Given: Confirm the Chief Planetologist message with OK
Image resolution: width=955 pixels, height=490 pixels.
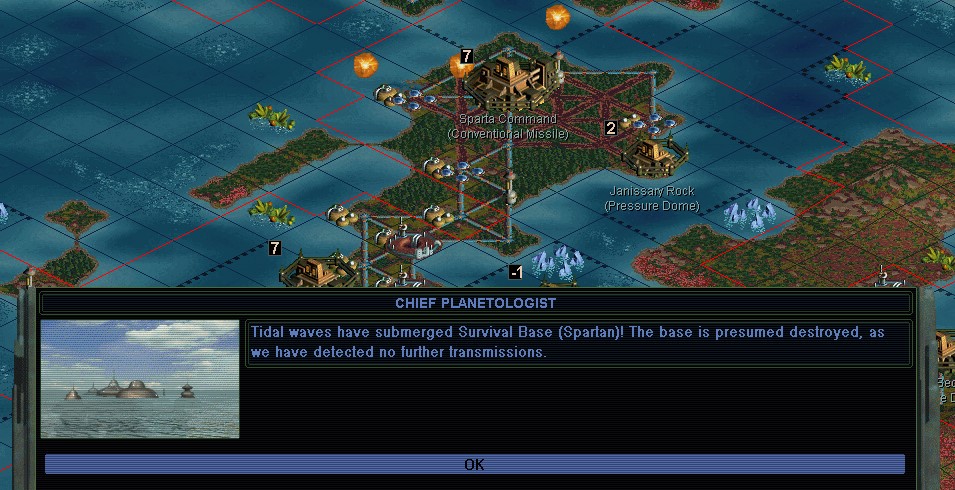Looking at the screenshot, I should click(474, 464).
